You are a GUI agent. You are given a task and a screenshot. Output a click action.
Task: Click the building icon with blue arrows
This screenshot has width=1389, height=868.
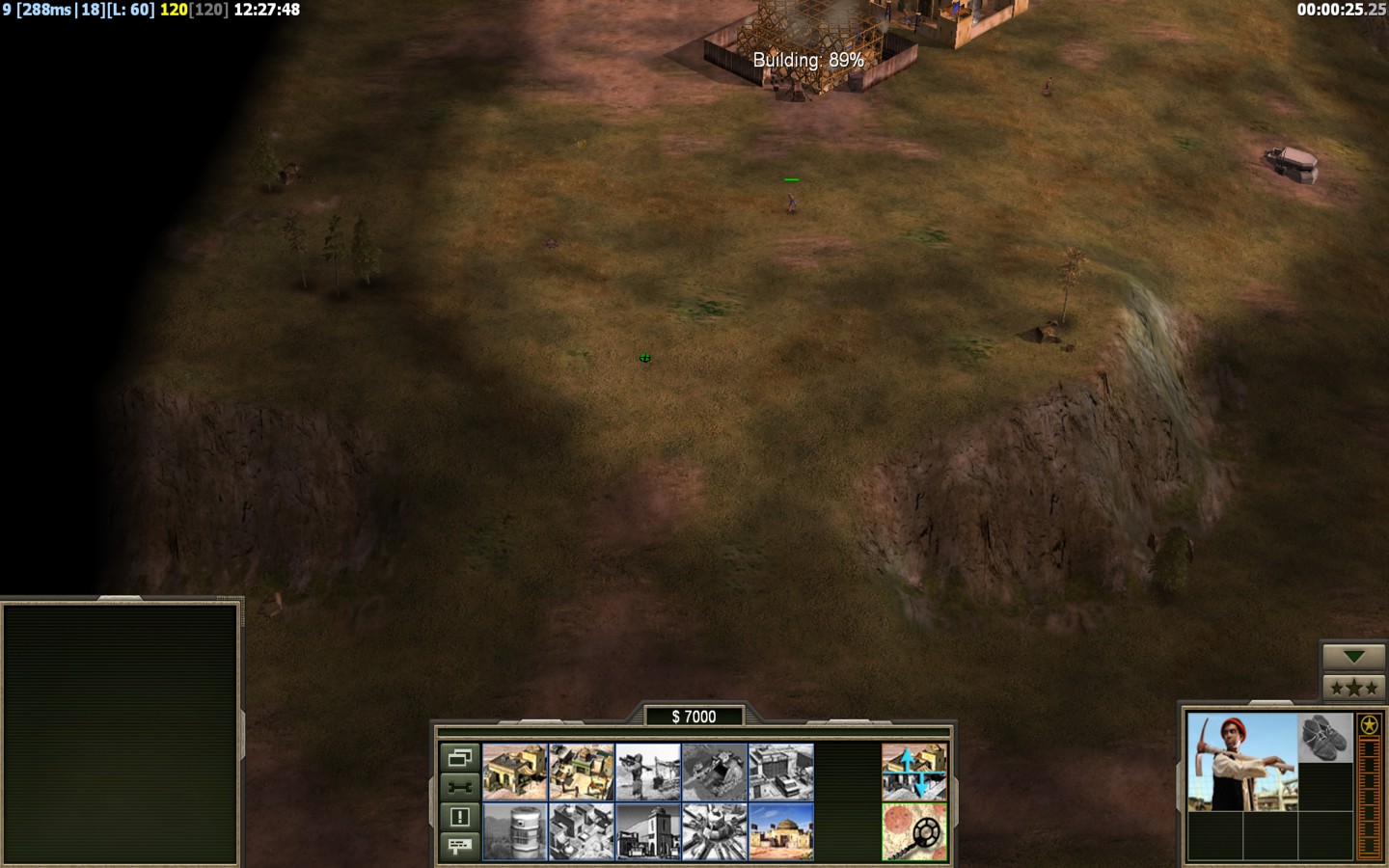point(914,772)
